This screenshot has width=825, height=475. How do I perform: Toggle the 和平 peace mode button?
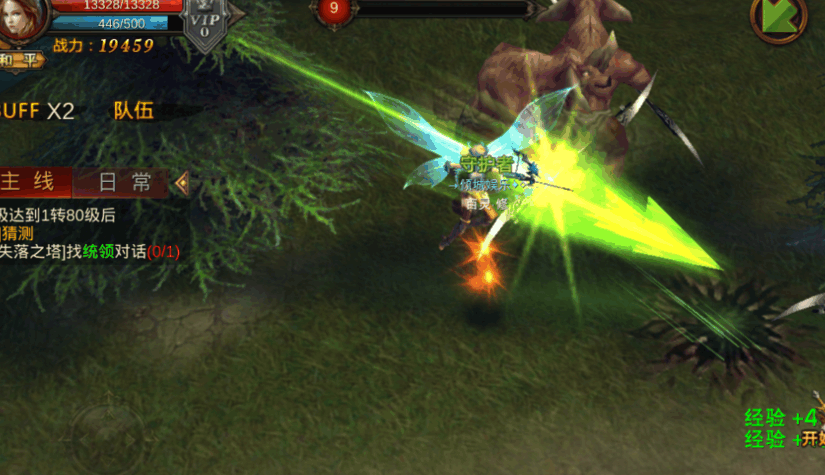(18, 60)
